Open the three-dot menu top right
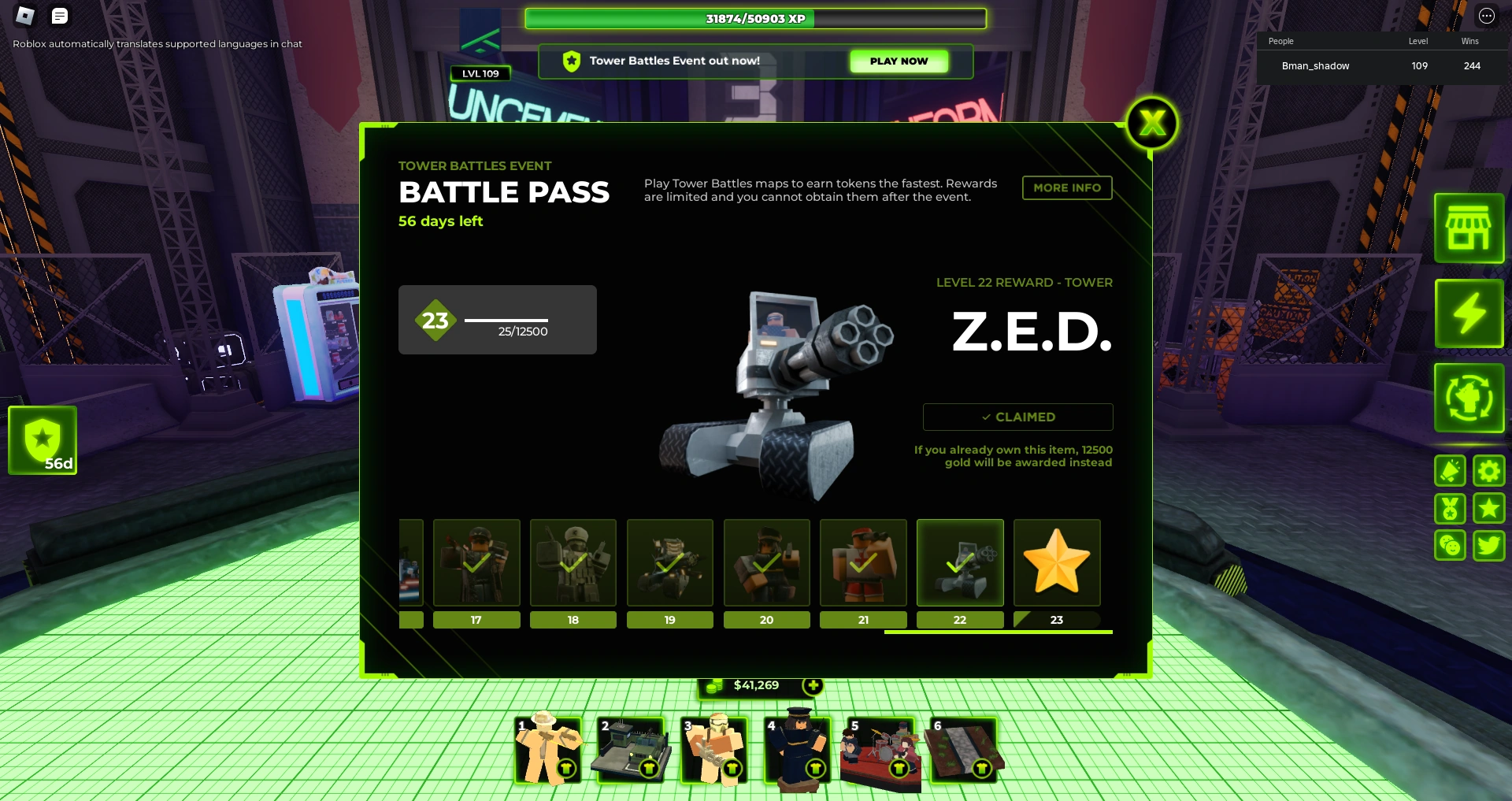Viewport: 1512px width, 801px height. pyautogui.click(x=1487, y=14)
